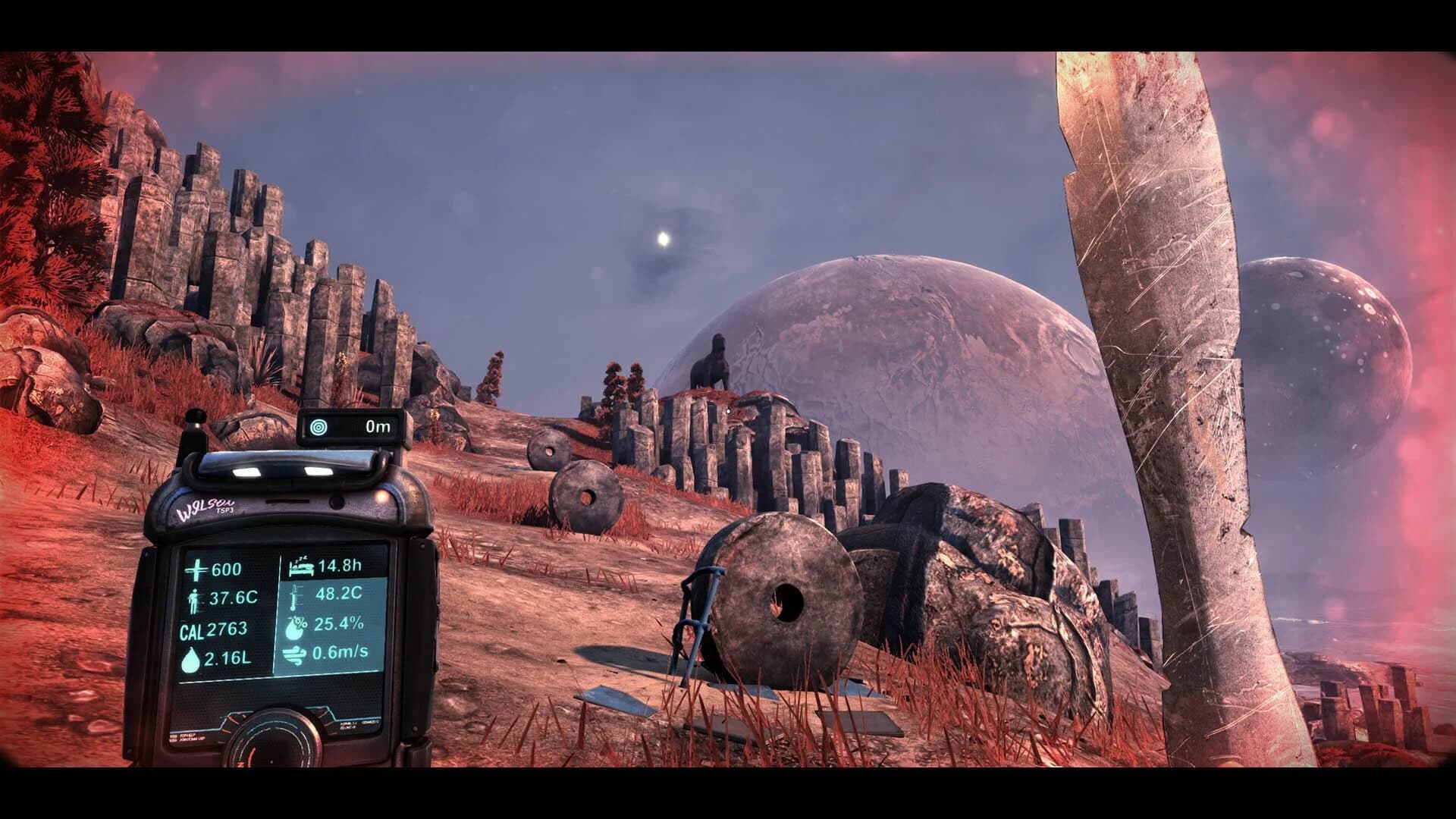Select the wind icon beside 0.6m/s
Viewport: 1456px width, 819px height.
tap(297, 654)
